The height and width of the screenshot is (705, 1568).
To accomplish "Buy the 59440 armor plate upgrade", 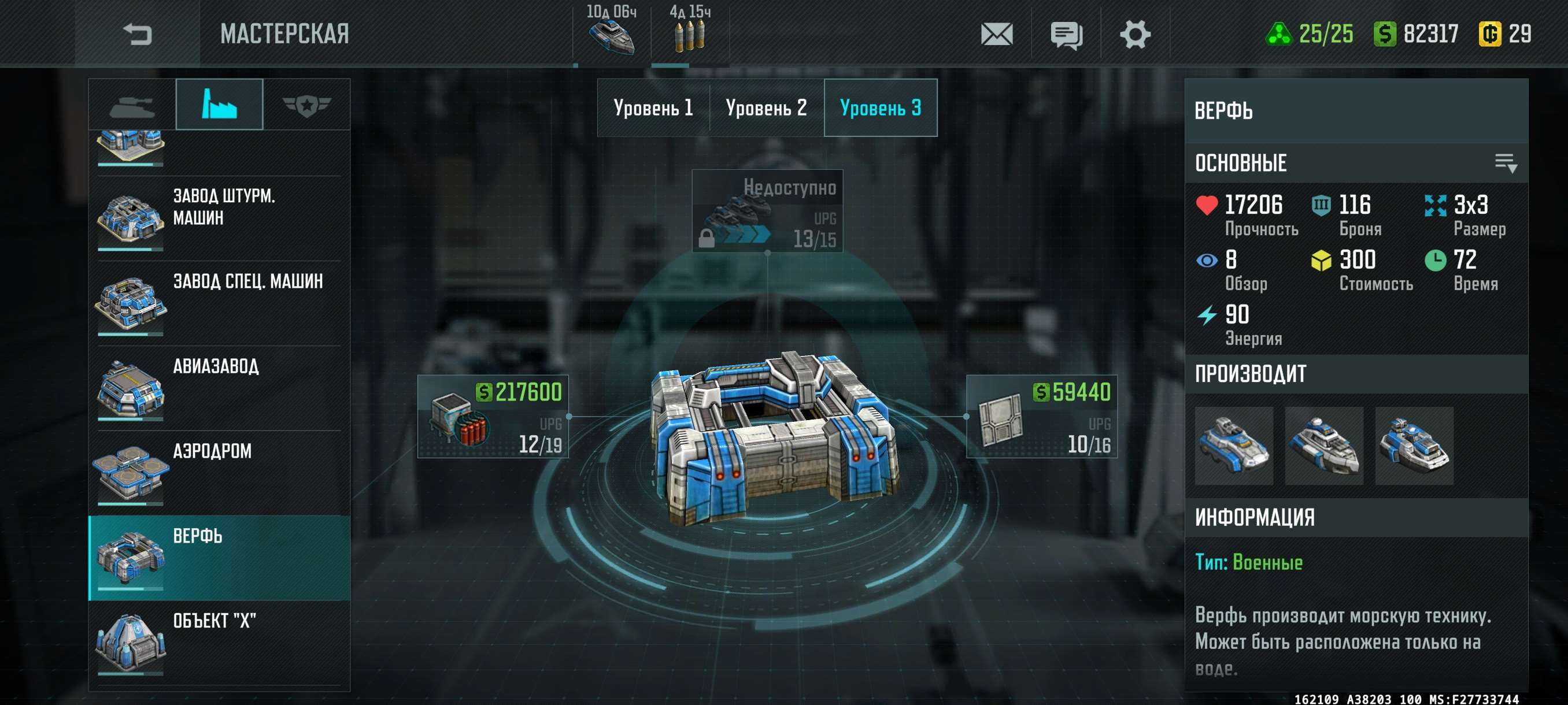I will tap(1041, 417).
